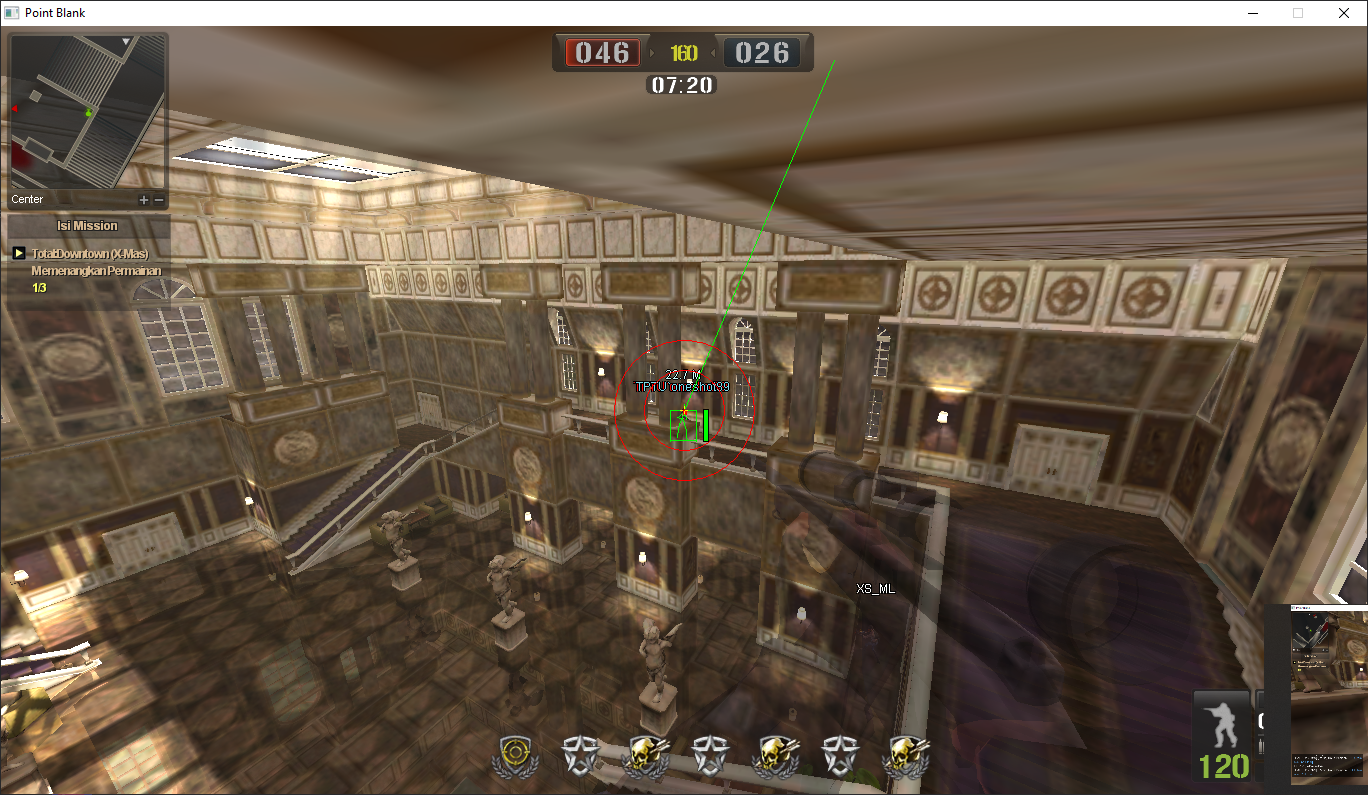
Task: Zoom out the minimap with minus button
Action: pyautogui.click(x=158, y=200)
